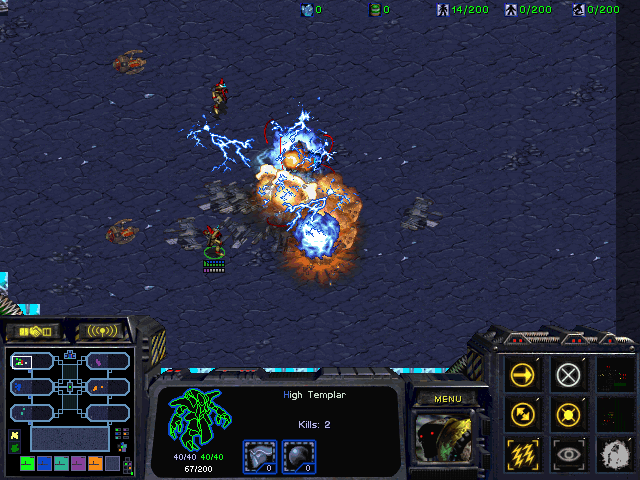Click the Hallucination eye ability icon
The width and height of the screenshot is (640, 480).
coord(568,452)
